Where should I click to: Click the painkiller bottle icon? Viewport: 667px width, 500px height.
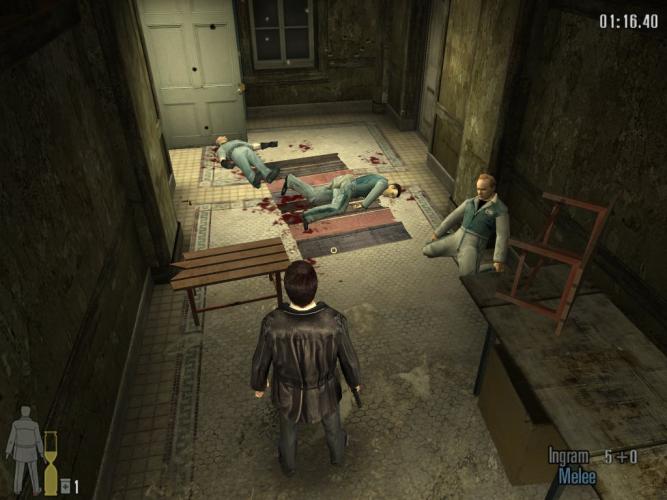point(65,486)
